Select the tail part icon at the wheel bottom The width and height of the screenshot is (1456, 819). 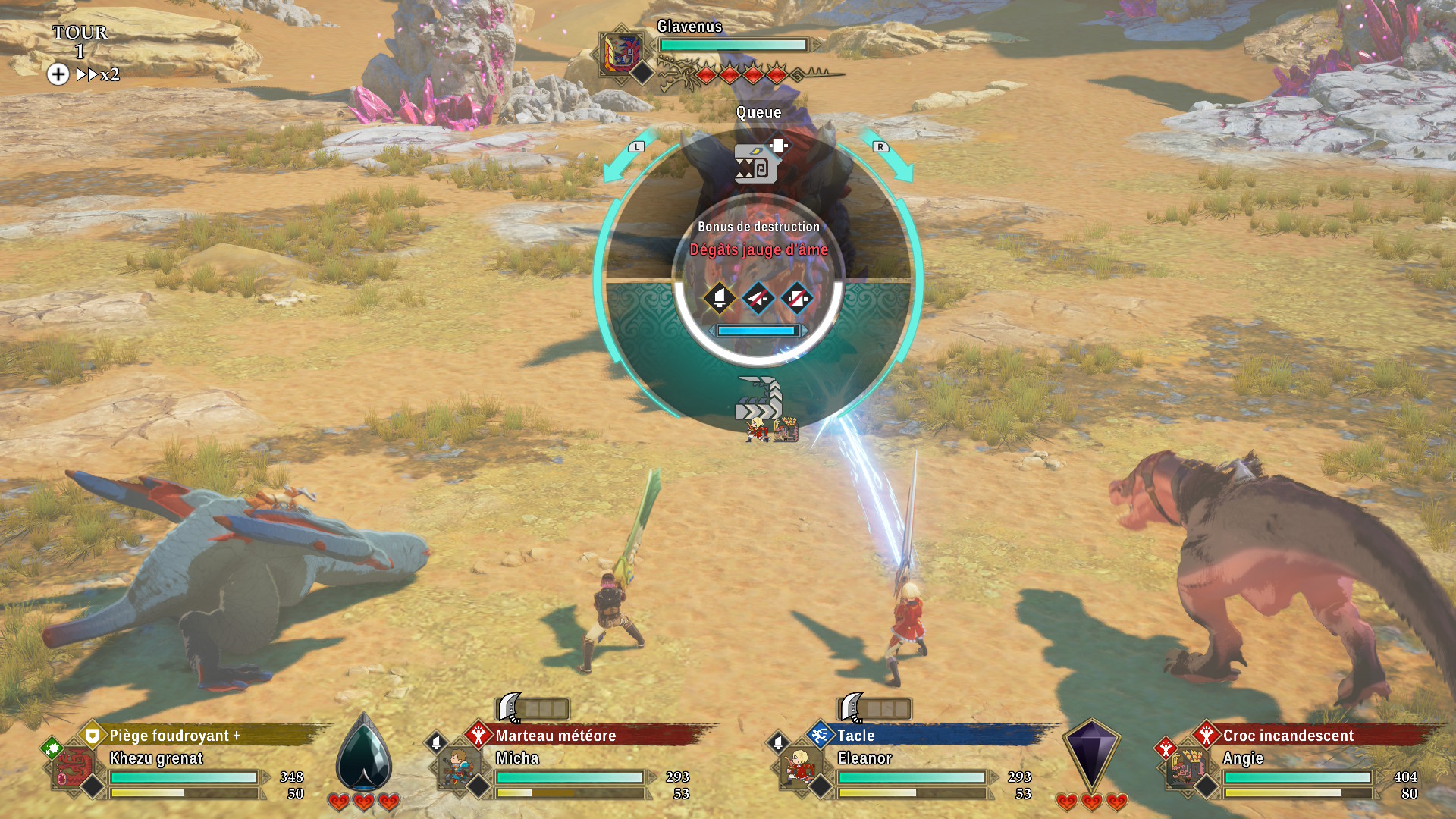(759, 399)
